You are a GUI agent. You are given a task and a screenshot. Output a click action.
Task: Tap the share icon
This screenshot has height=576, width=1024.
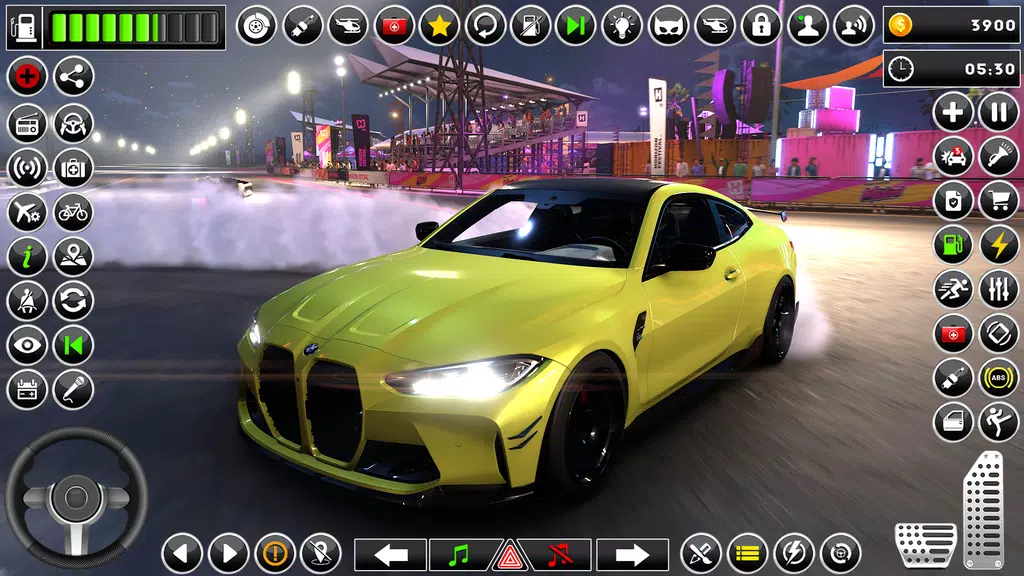click(x=73, y=76)
